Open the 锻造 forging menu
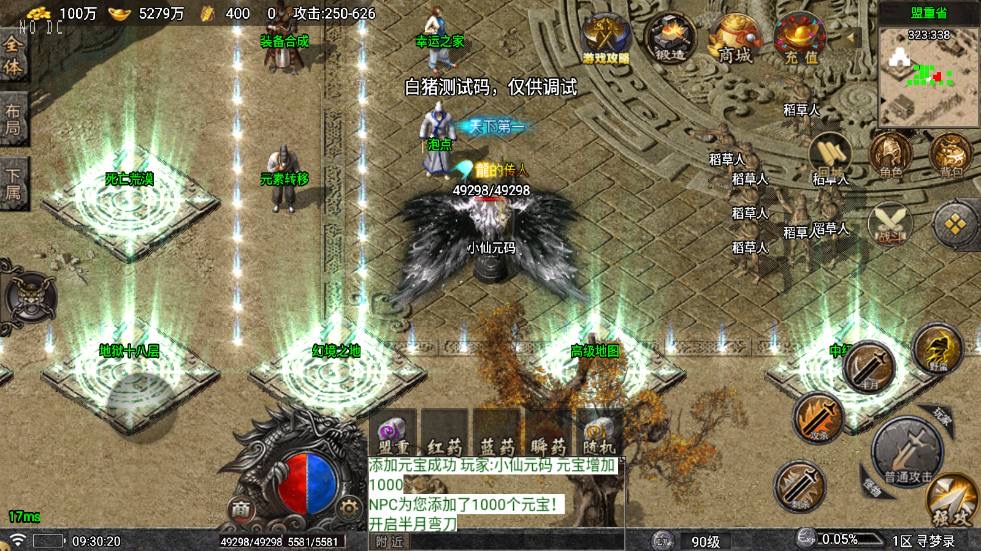 tap(670, 38)
